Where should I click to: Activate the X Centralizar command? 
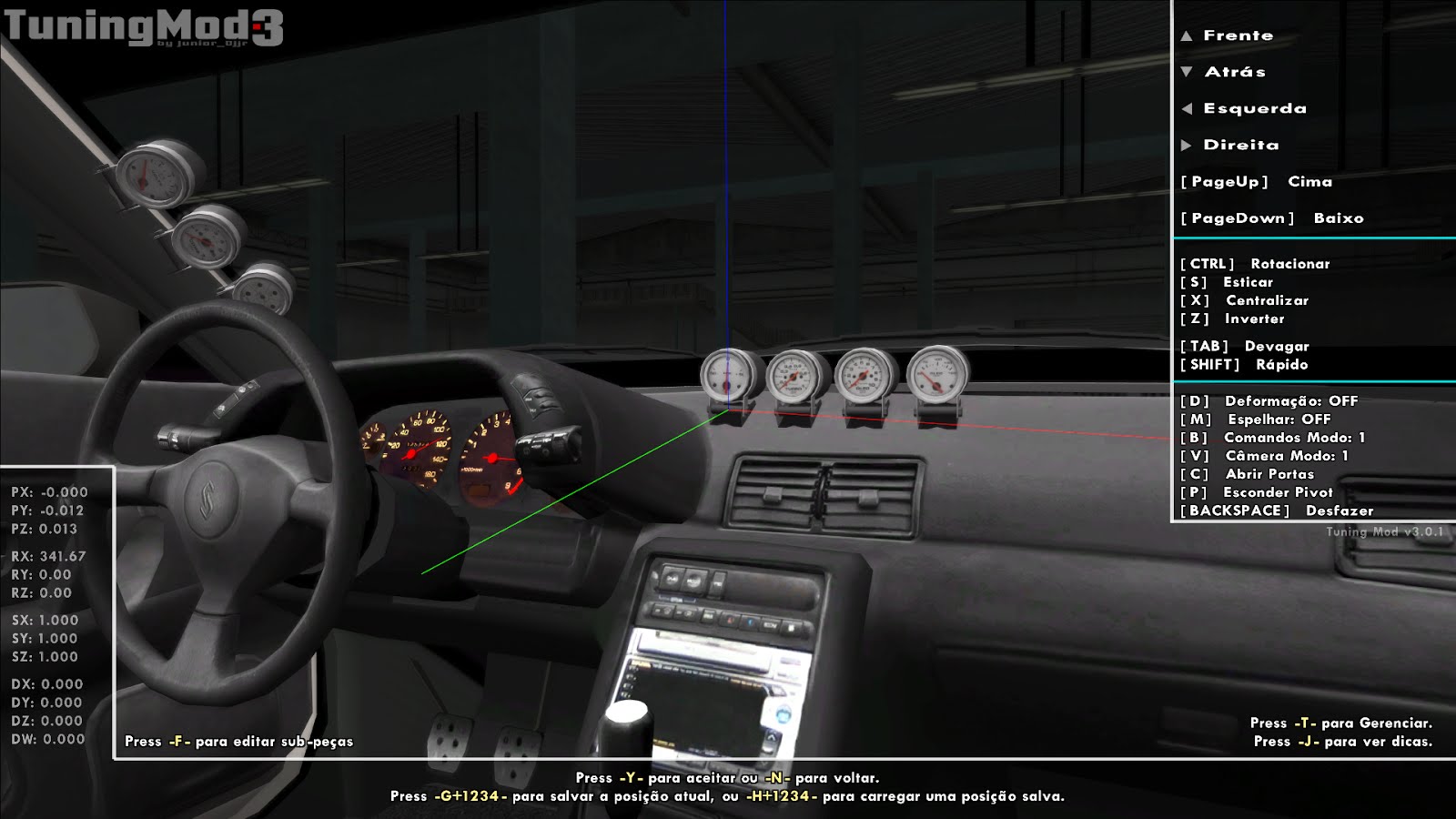coord(1242,300)
